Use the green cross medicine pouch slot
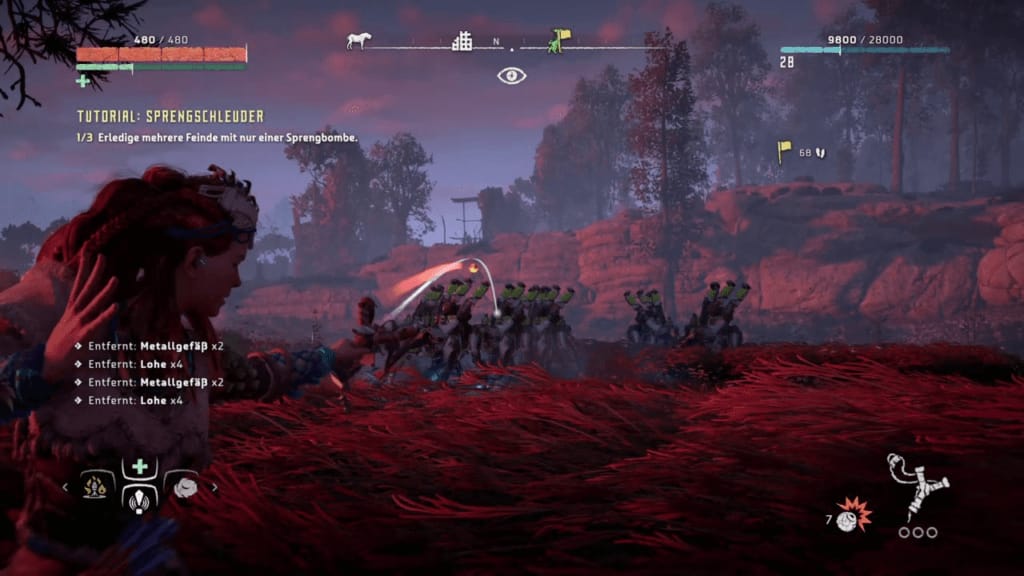1024x576 pixels. click(139, 468)
